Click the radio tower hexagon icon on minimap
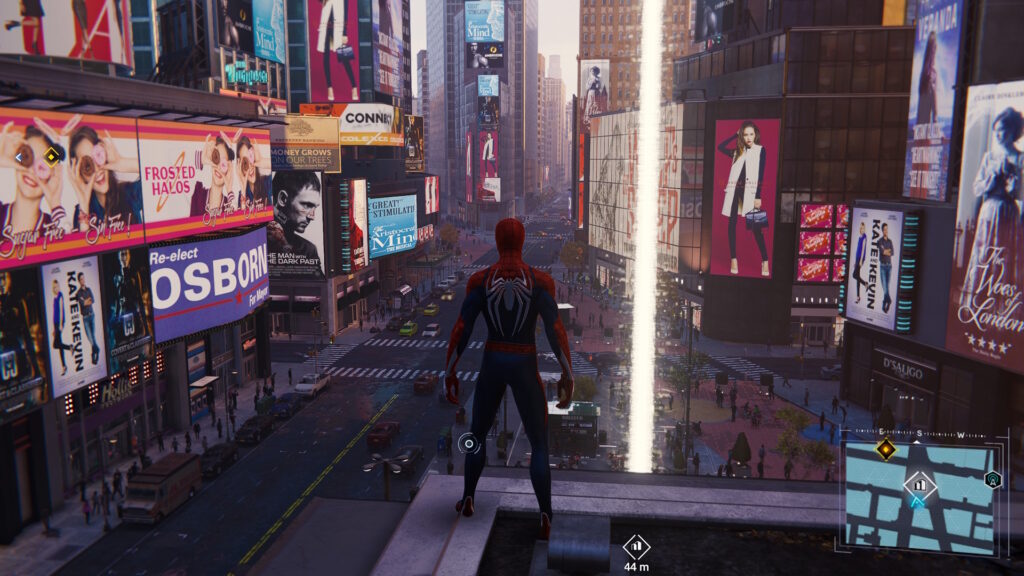Image resolution: width=1024 pixels, height=576 pixels. pos(992,479)
